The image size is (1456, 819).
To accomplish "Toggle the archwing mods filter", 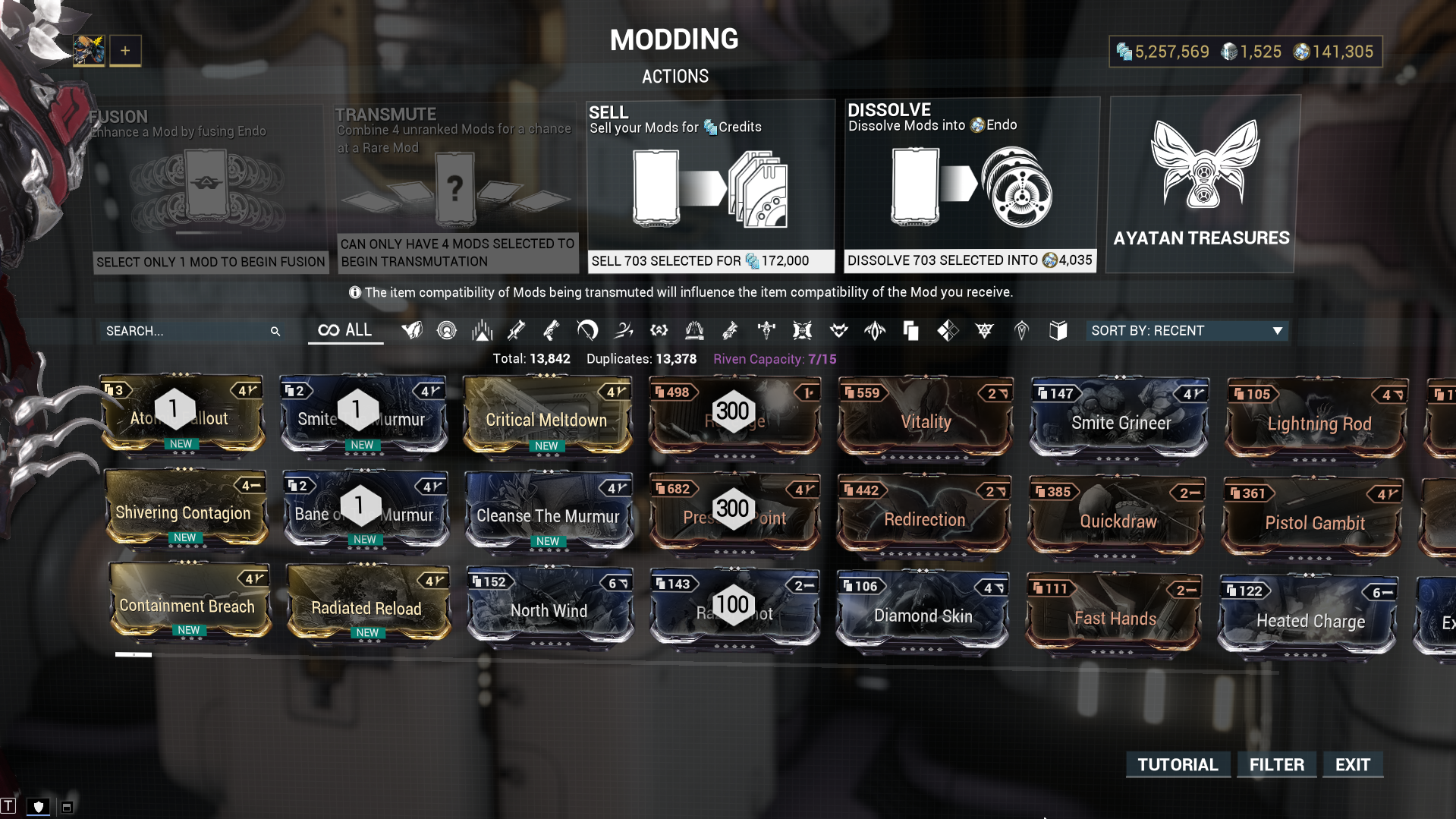I will point(766,331).
